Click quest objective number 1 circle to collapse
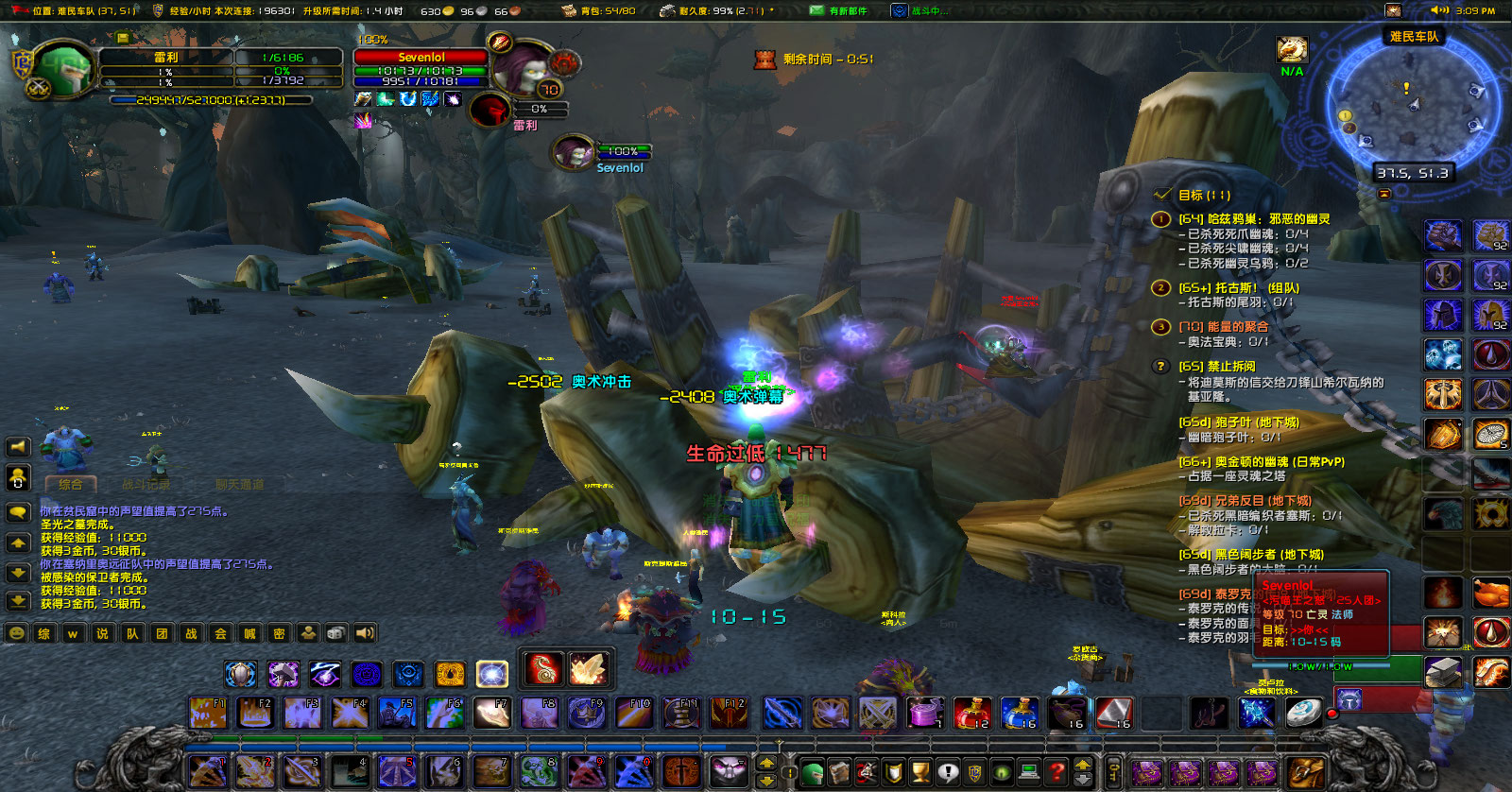 tap(1160, 220)
